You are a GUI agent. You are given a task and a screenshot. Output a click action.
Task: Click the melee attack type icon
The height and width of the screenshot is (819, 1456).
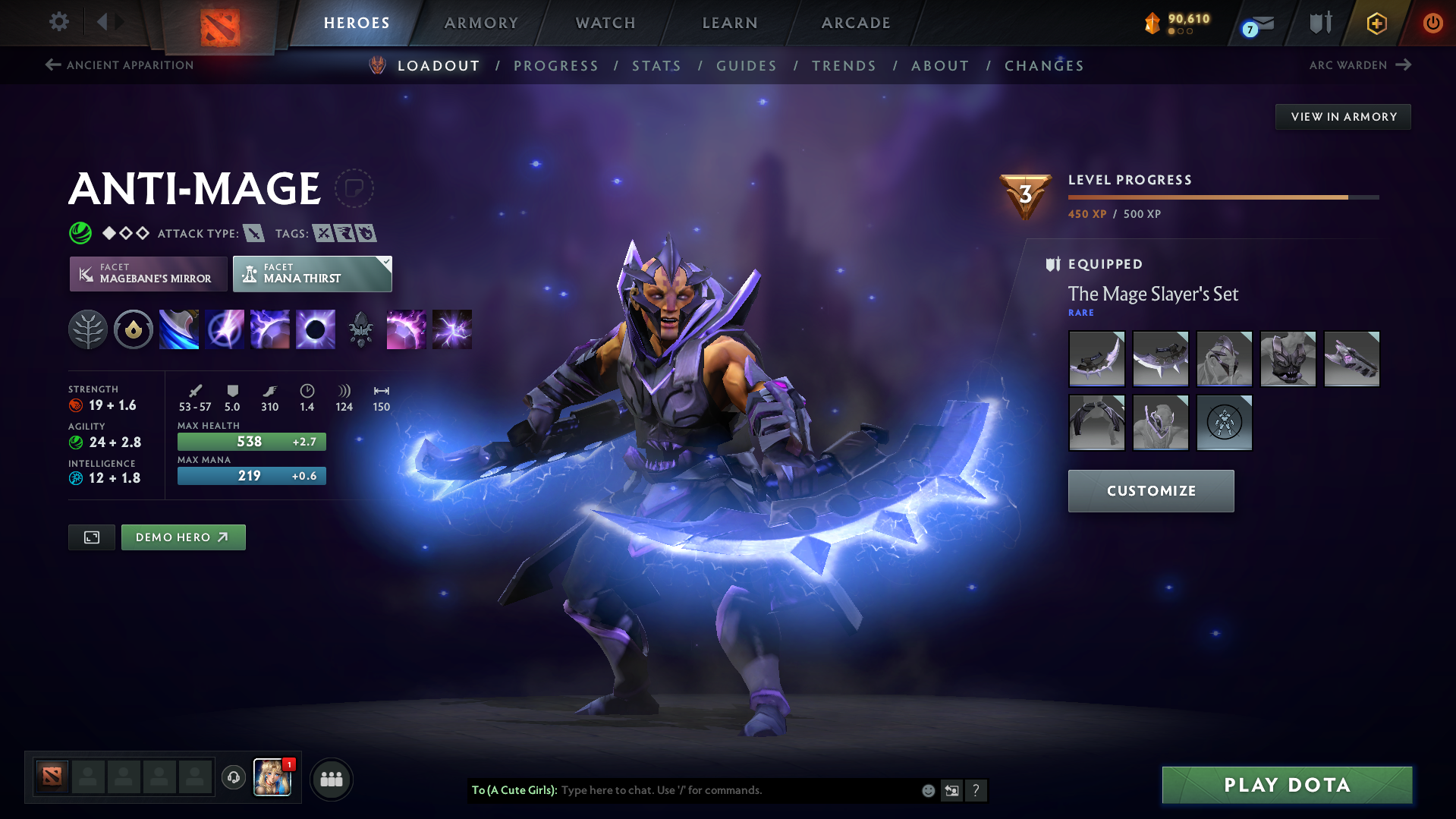[253, 233]
